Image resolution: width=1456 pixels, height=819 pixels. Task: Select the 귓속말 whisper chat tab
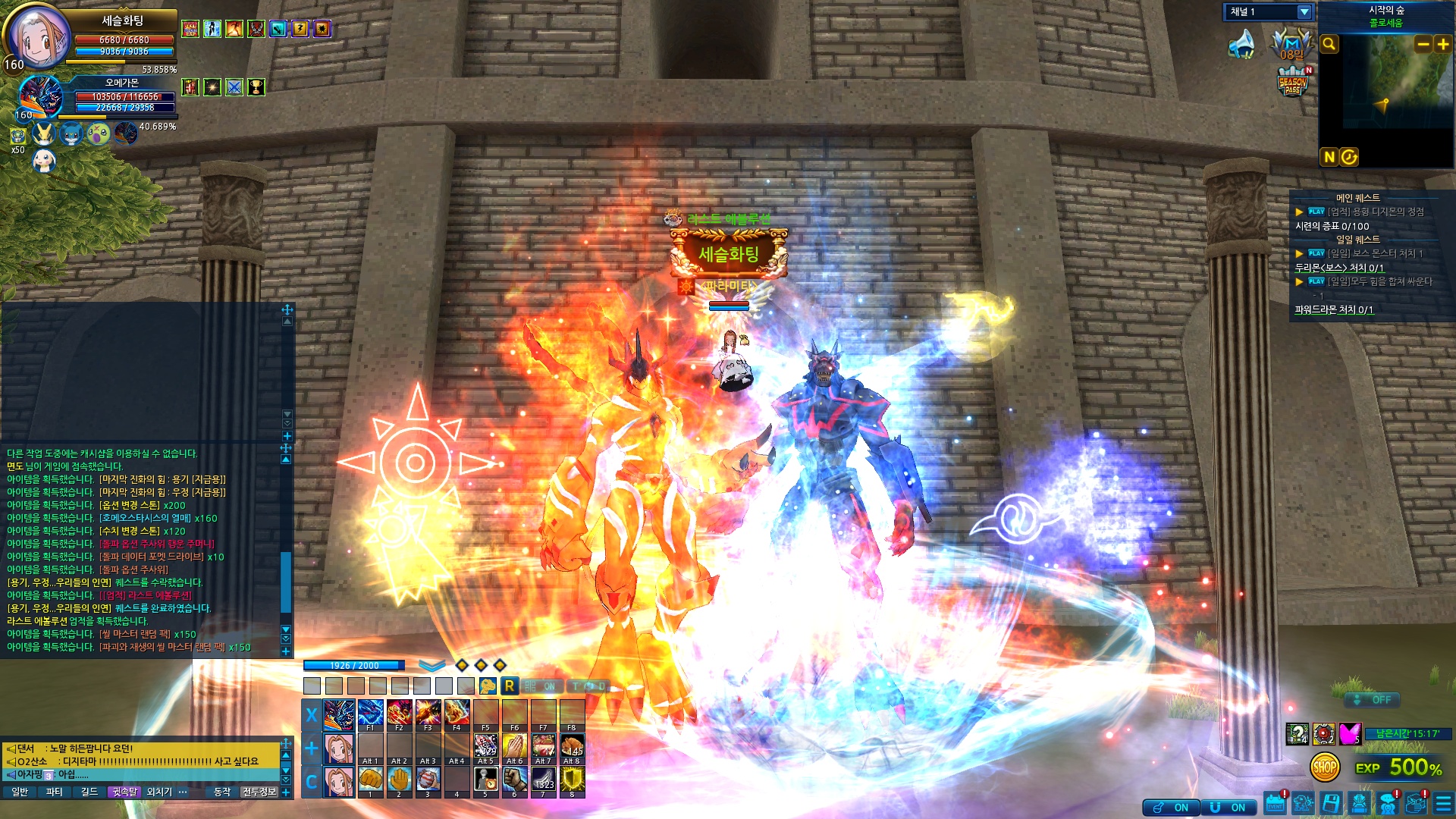click(124, 792)
